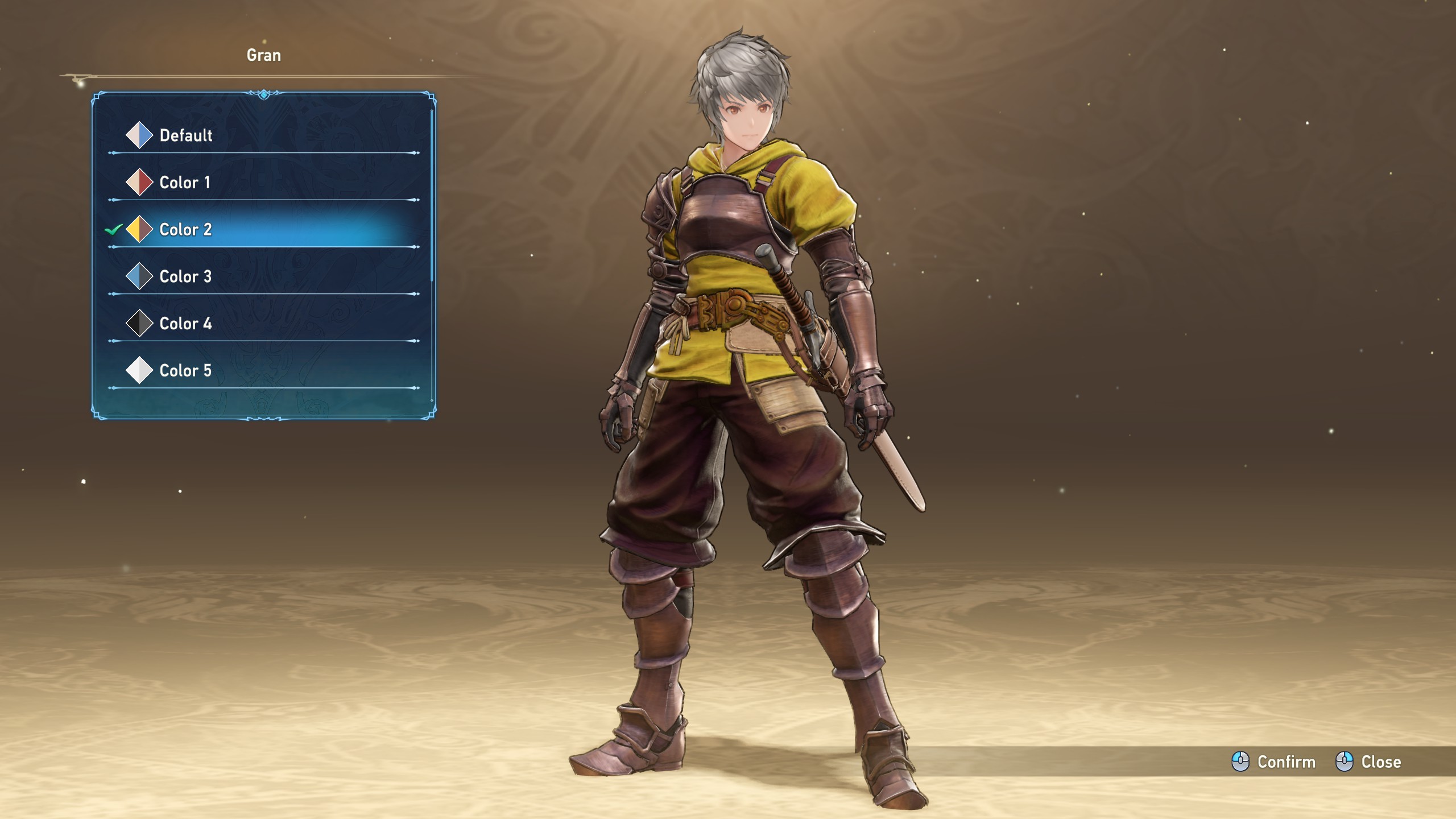The width and height of the screenshot is (1456, 819).
Task: Select the Default color scheme
Action: tap(185, 135)
